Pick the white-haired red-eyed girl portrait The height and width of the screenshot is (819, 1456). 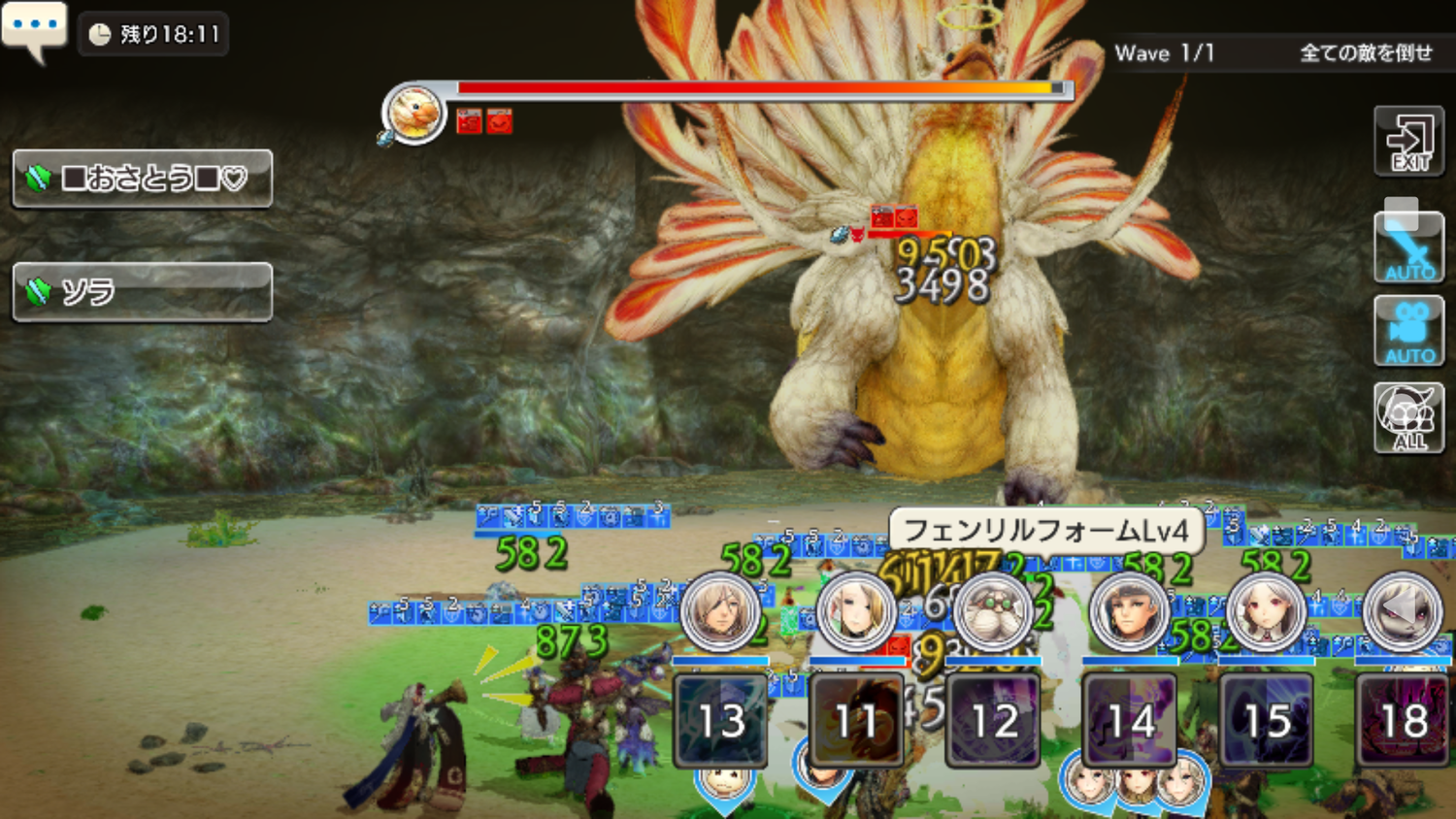(x=1266, y=611)
